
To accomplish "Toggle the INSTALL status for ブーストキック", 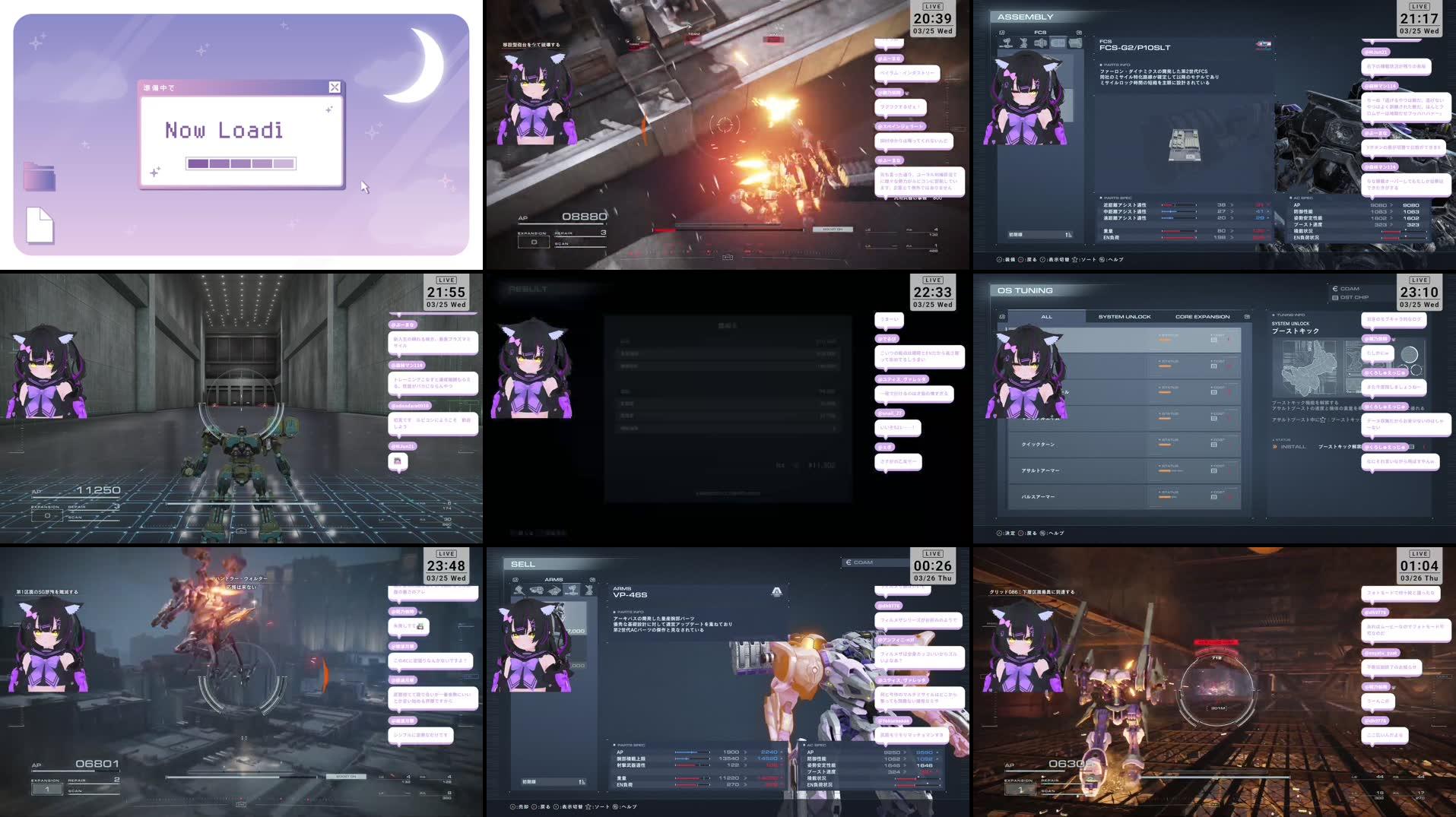I will tap(1293, 447).
